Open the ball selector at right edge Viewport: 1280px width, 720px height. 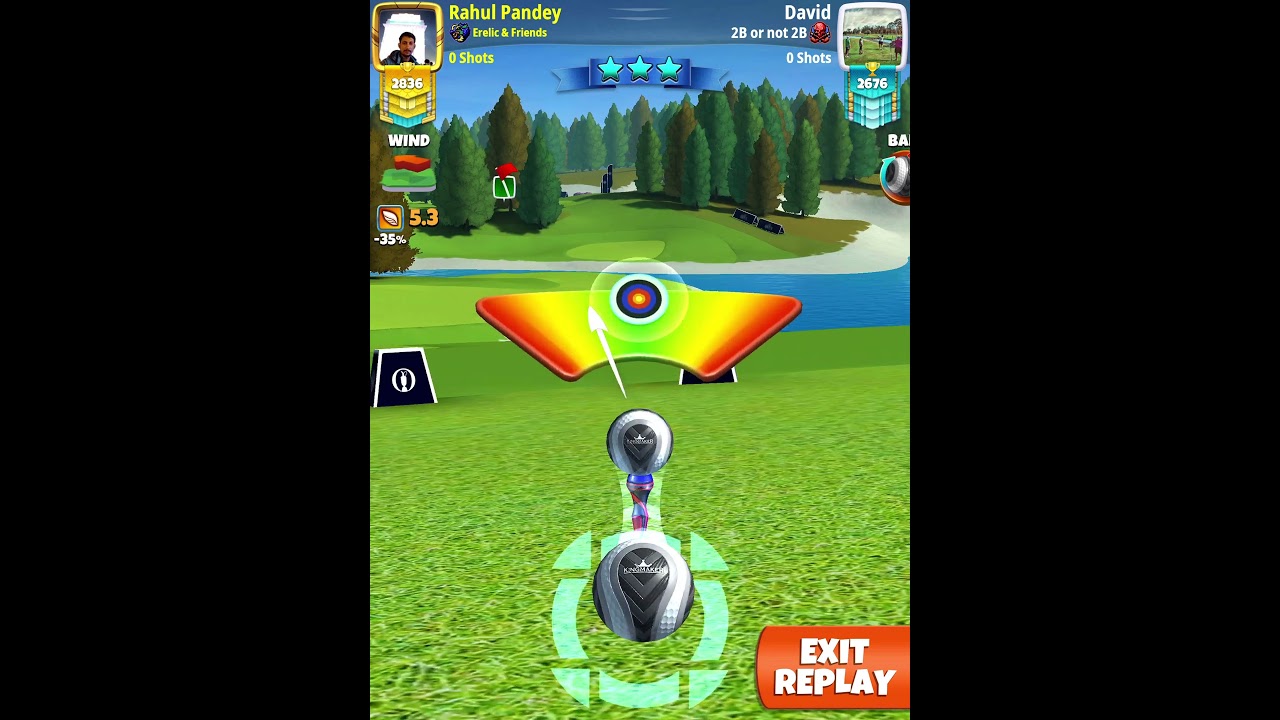pos(895,176)
